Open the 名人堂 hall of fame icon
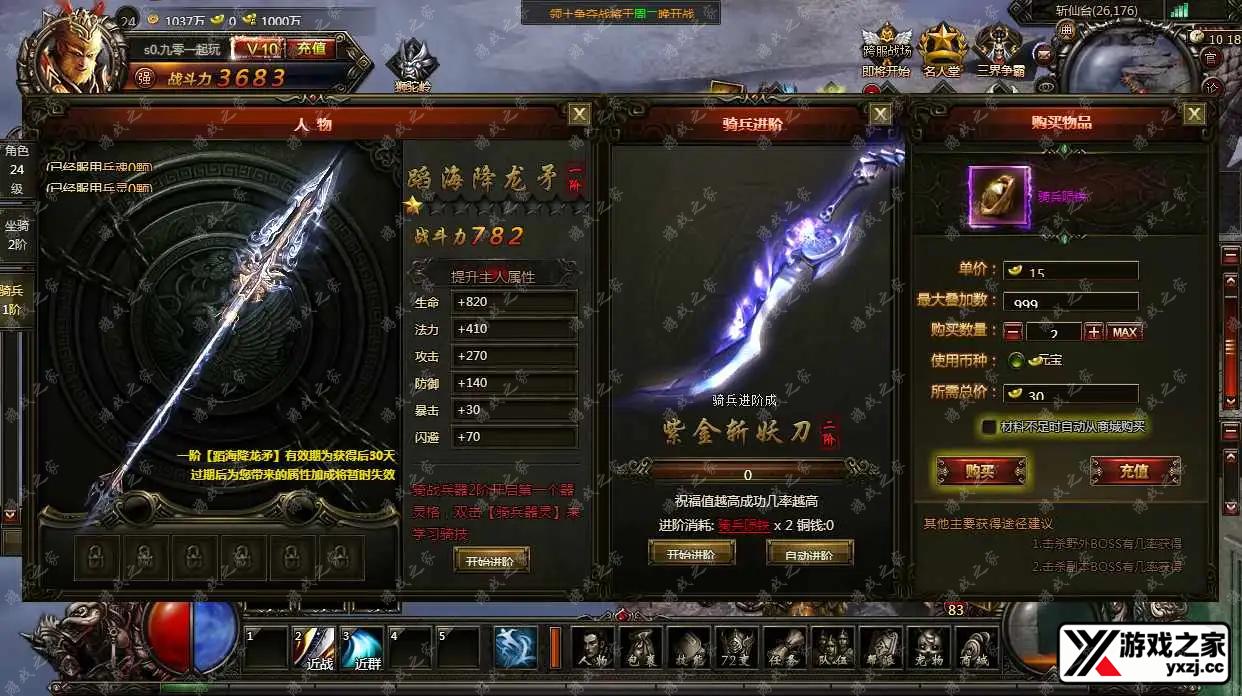Screen dimensions: 1242x696 coord(942,52)
